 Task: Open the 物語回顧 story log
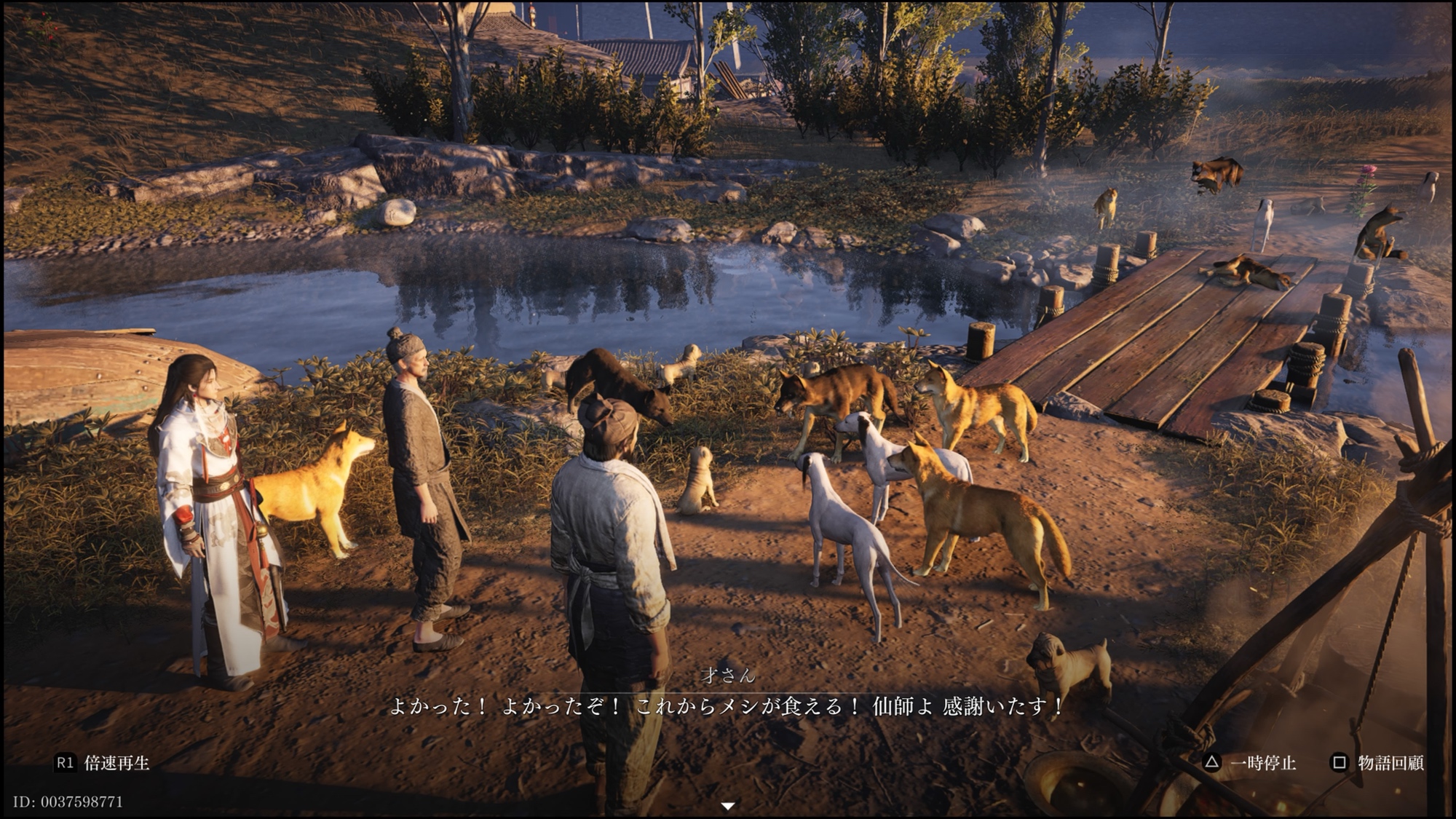pyautogui.click(x=1378, y=763)
